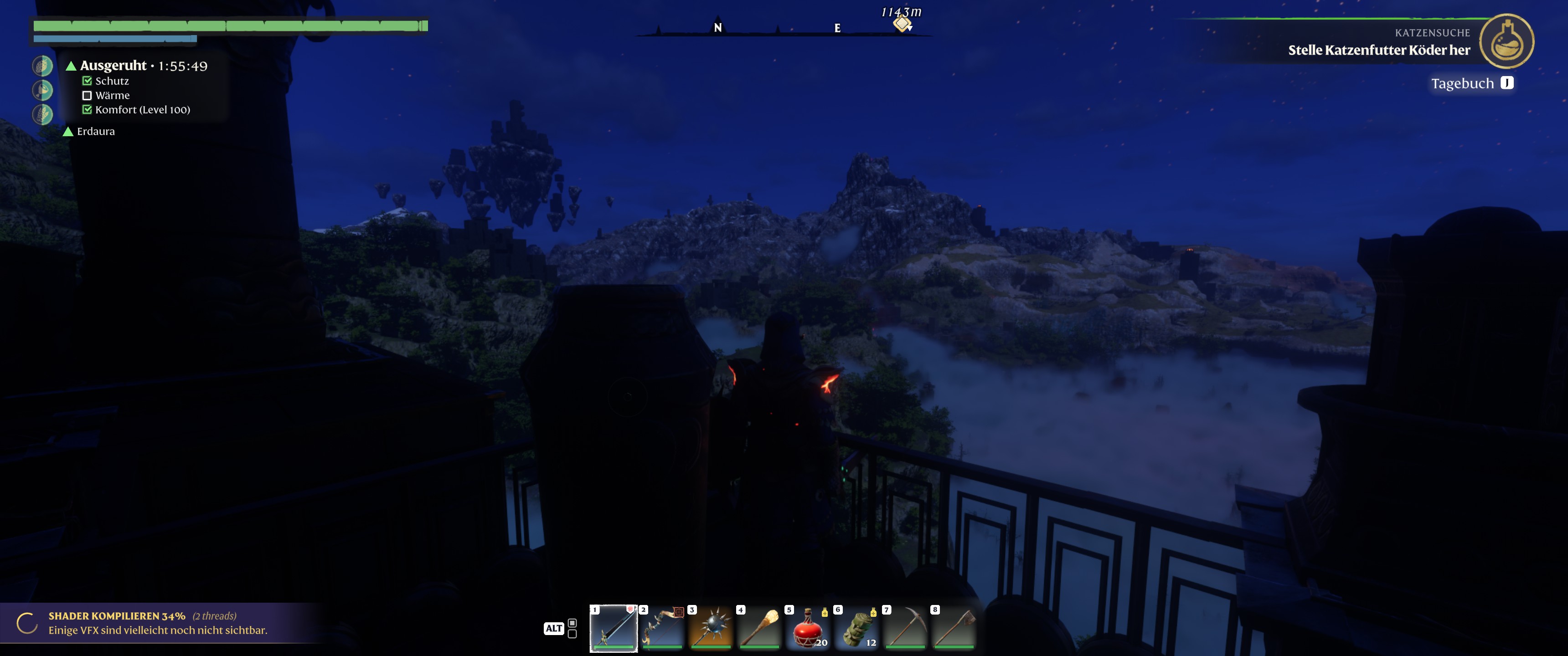This screenshot has height=656, width=1568.
Task: Open the Katzensuche quest flask icon
Action: pyautogui.click(x=1506, y=41)
